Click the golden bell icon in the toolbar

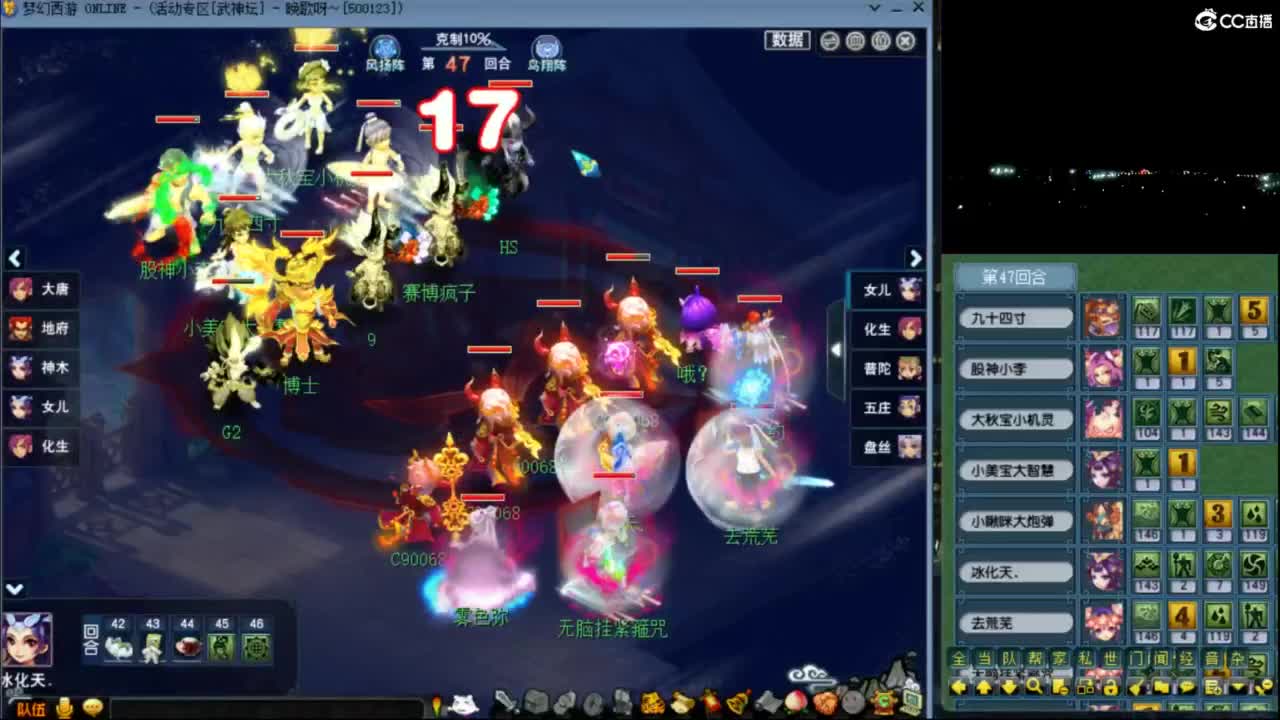(738, 703)
